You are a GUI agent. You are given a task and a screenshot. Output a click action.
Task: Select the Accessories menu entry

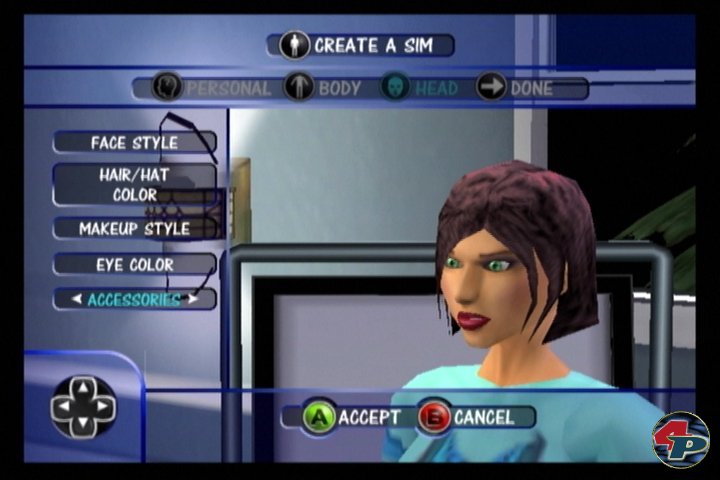[x=134, y=299]
